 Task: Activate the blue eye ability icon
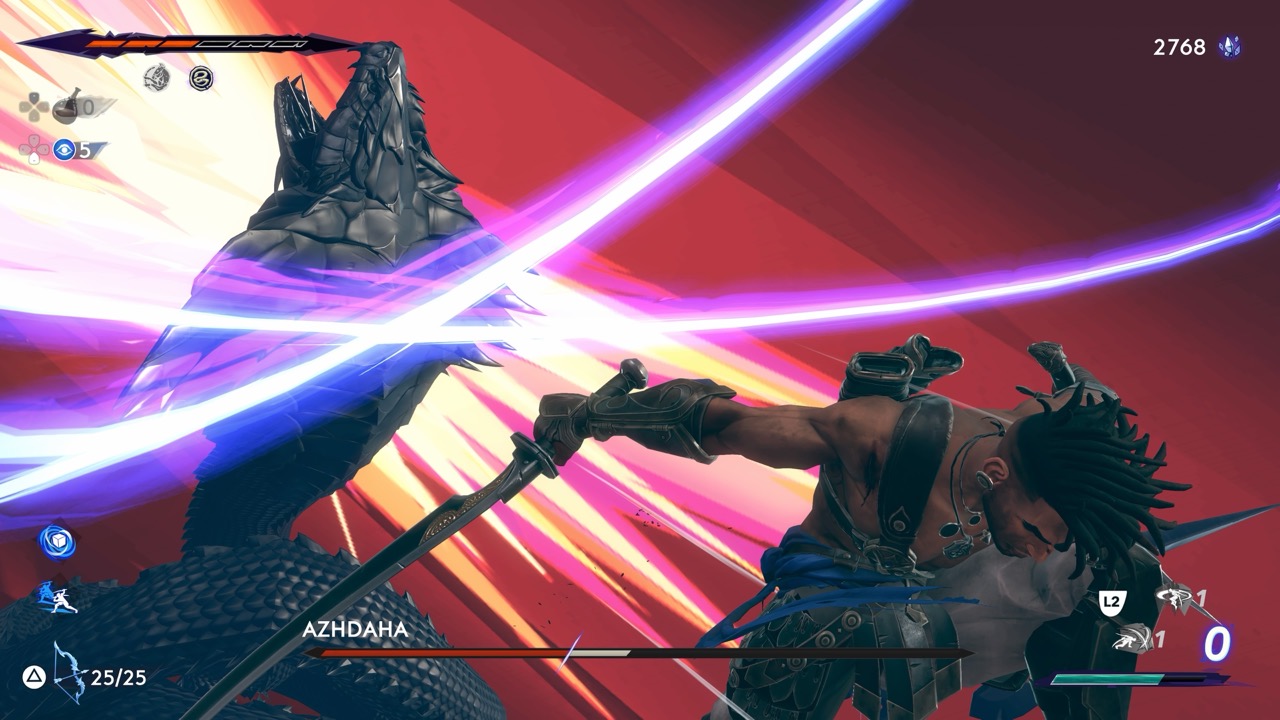click(65, 150)
